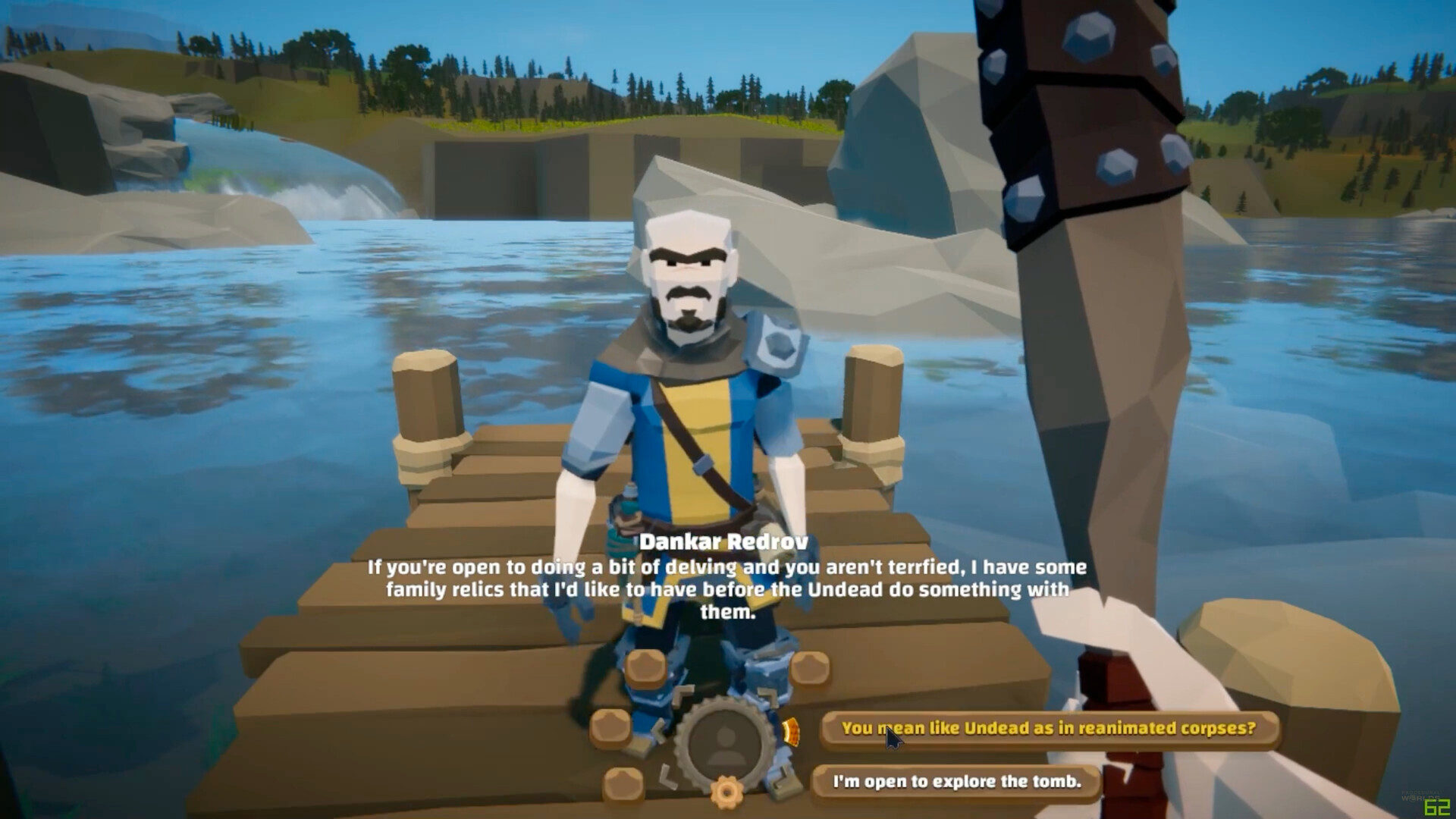Select "I'm open to explore the tomb."

[x=959, y=781]
